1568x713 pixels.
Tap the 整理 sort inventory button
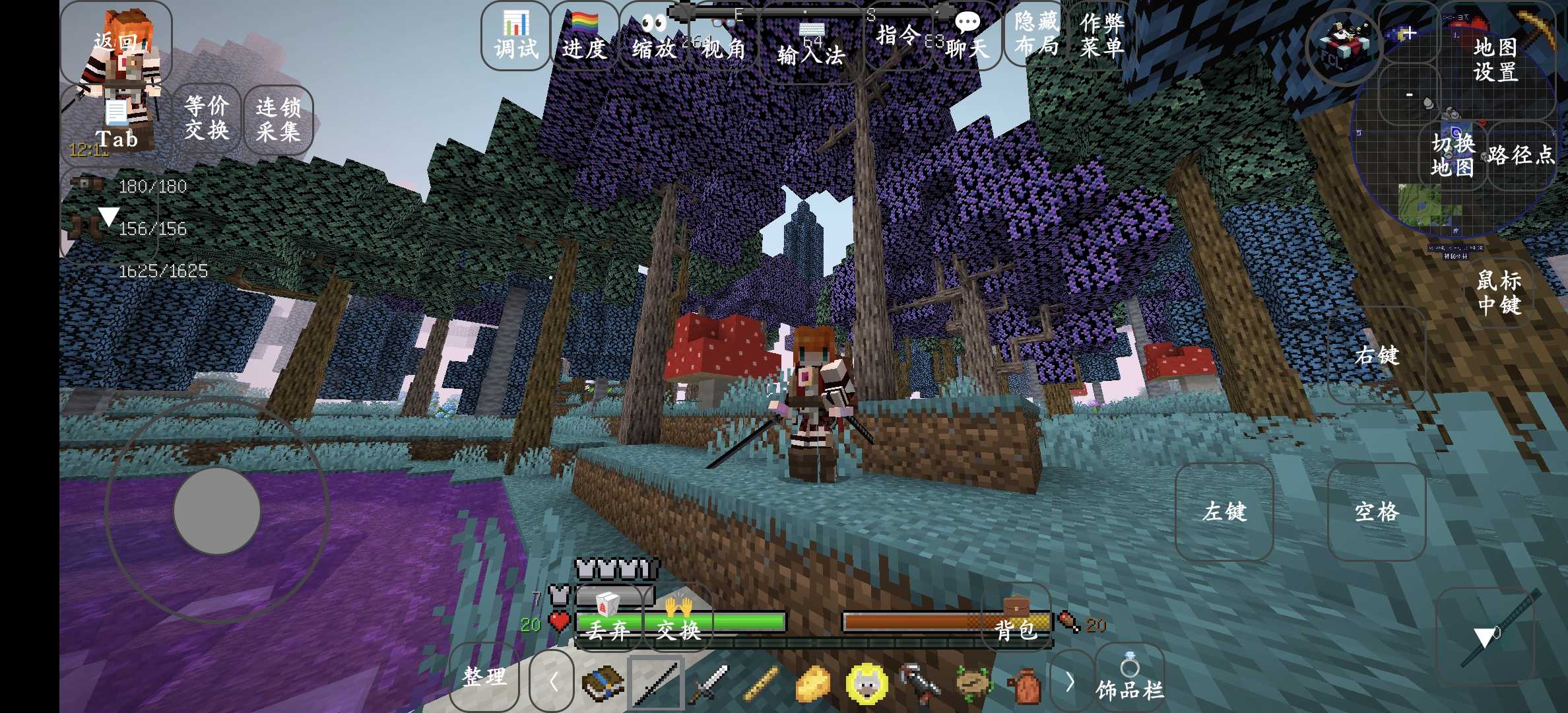pyautogui.click(x=484, y=677)
